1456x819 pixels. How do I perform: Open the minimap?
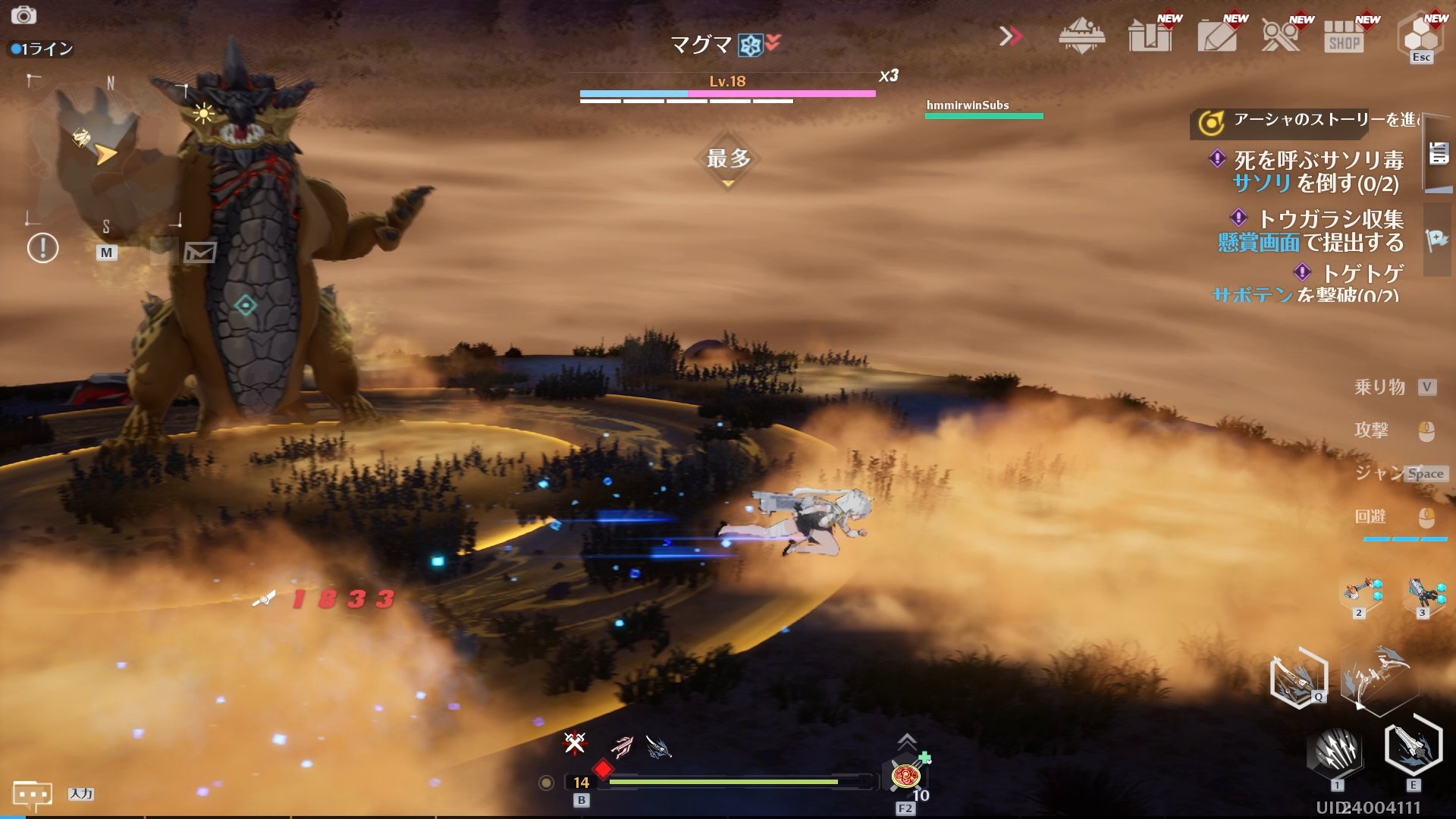click(105, 152)
